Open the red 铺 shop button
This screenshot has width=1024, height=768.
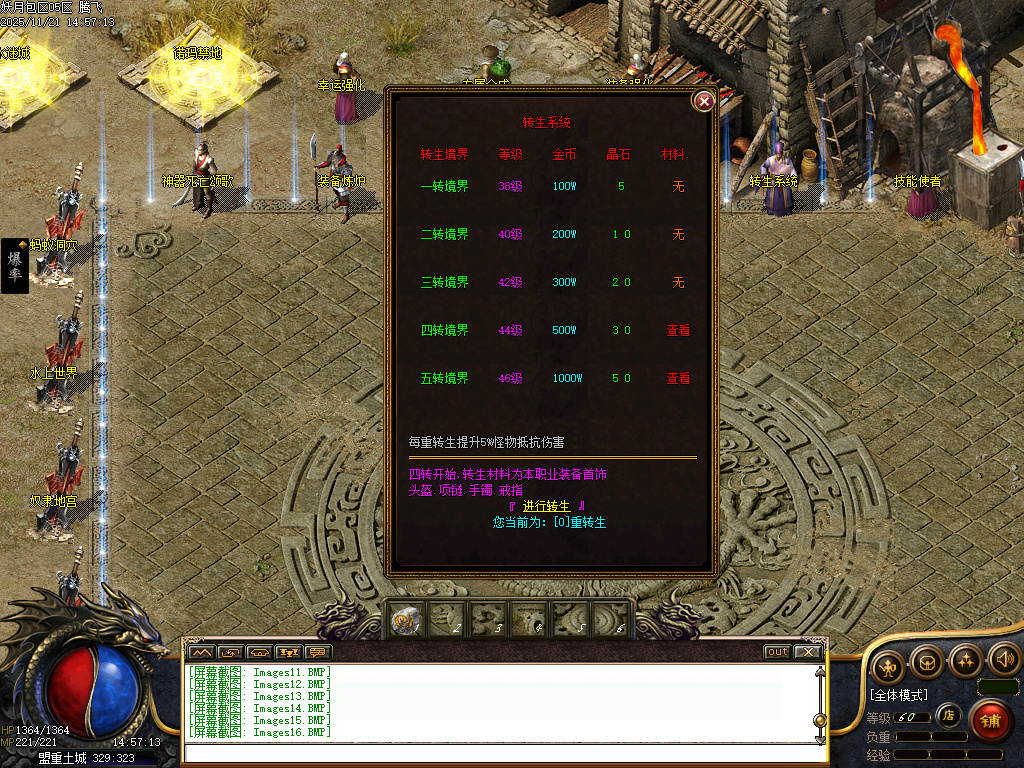(x=990, y=721)
